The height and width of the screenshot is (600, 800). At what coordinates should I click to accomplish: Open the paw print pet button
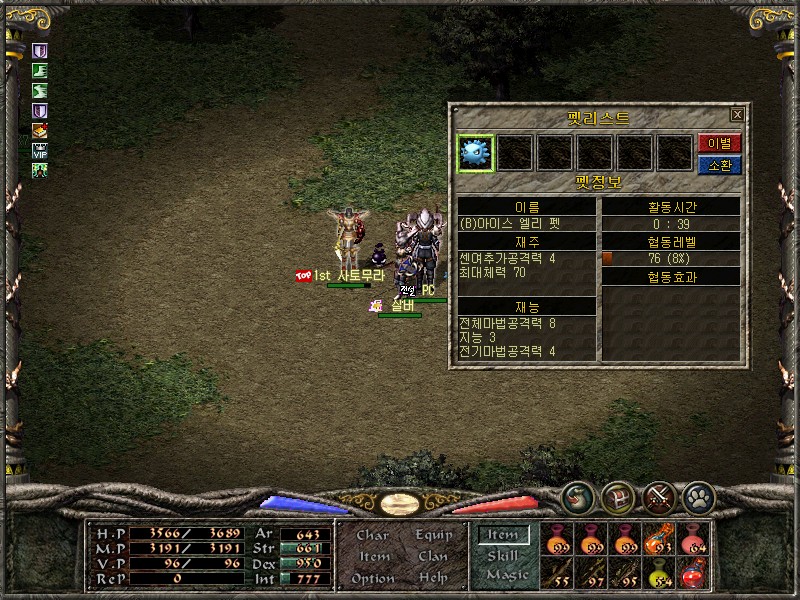[x=697, y=497]
